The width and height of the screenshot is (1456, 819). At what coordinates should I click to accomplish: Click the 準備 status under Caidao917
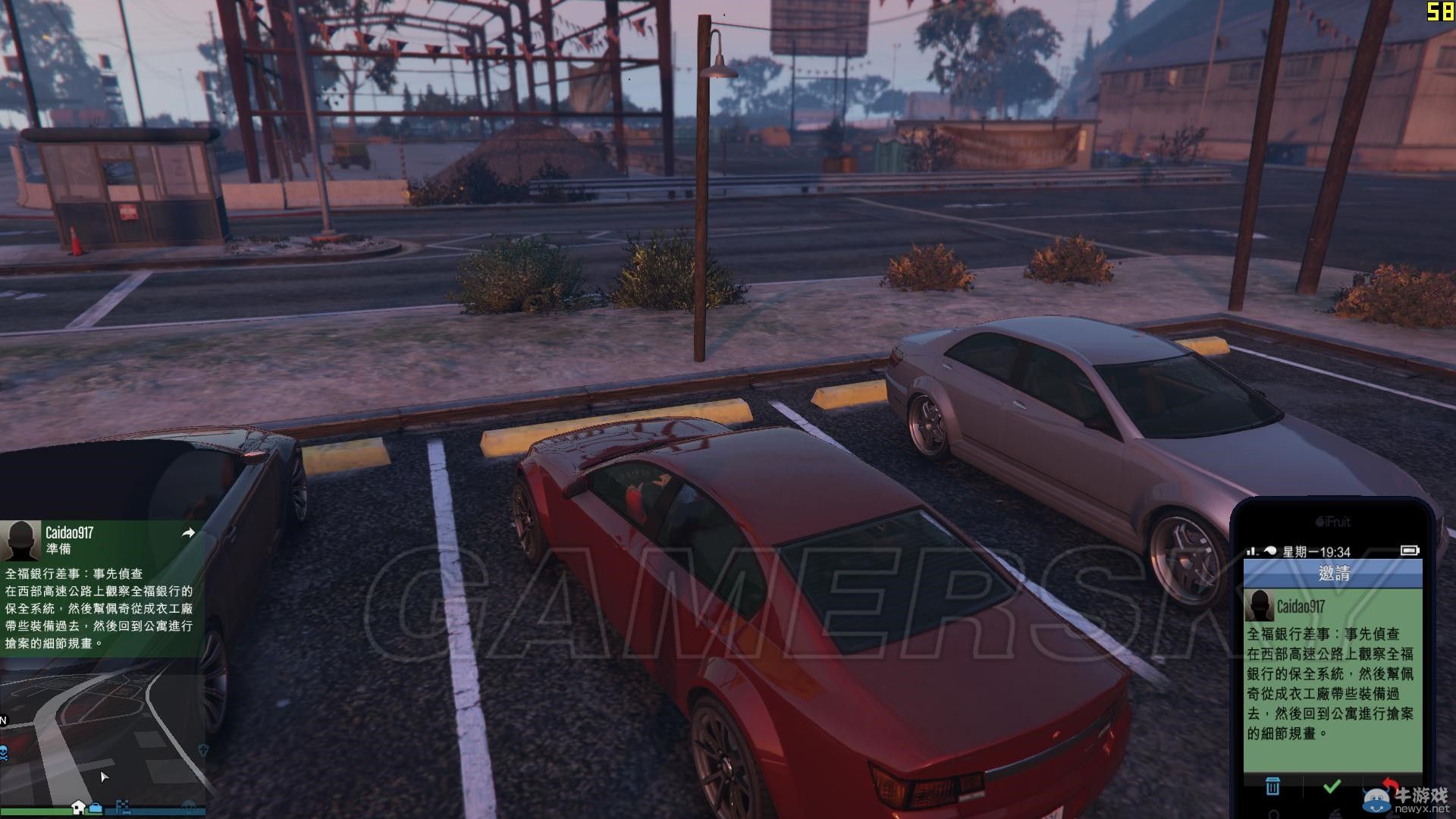pyautogui.click(x=58, y=547)
